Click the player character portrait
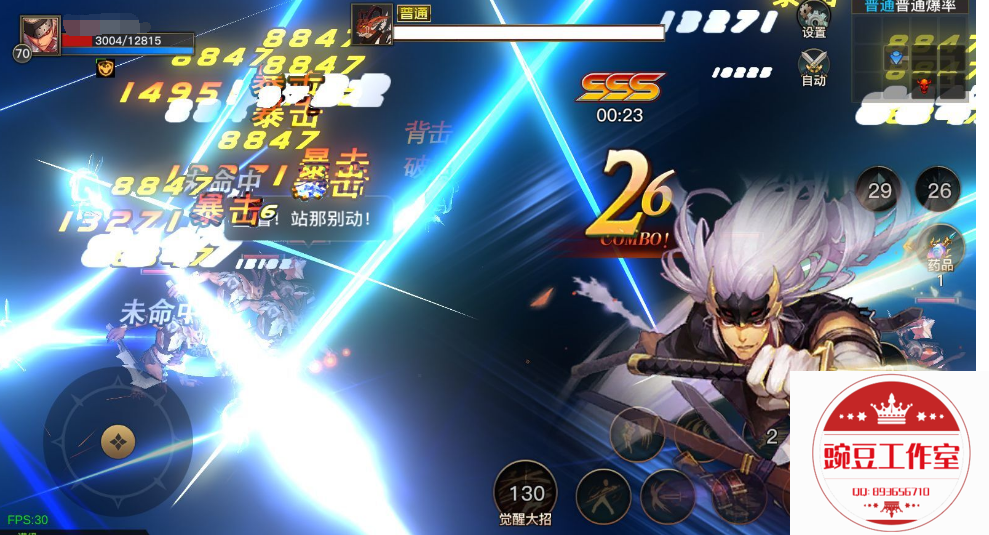The height and width of the screenshot is (535, 989). tap(40, 37)
